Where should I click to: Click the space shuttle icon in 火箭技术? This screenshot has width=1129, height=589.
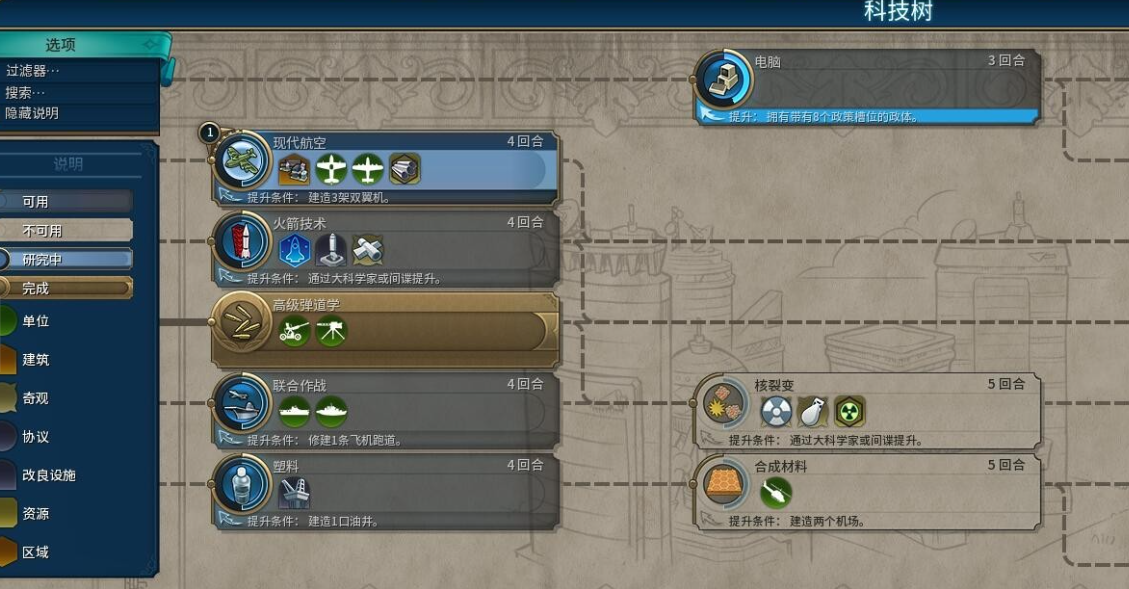tap(294, 249)
